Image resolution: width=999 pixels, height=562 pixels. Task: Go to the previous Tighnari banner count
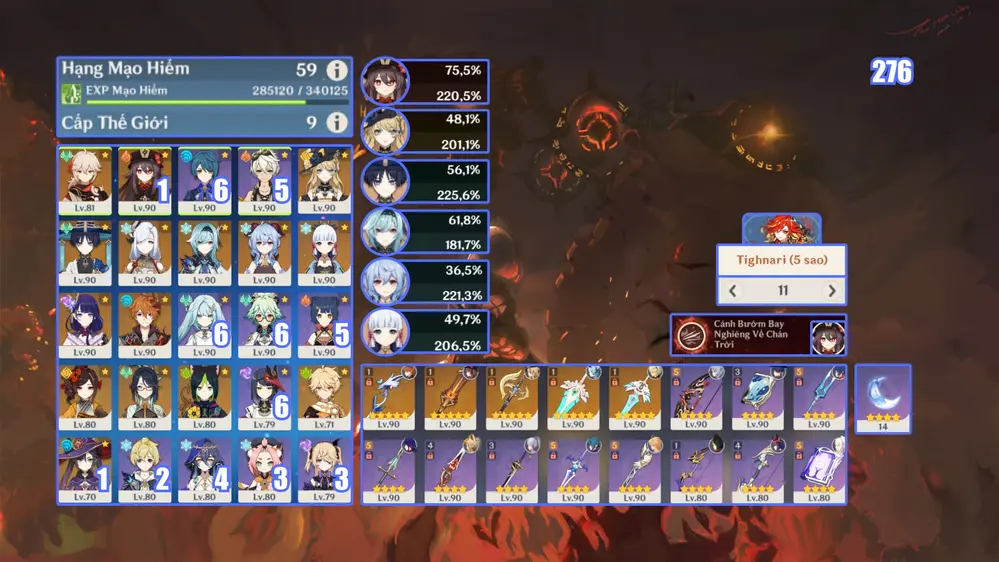point(733,291)
